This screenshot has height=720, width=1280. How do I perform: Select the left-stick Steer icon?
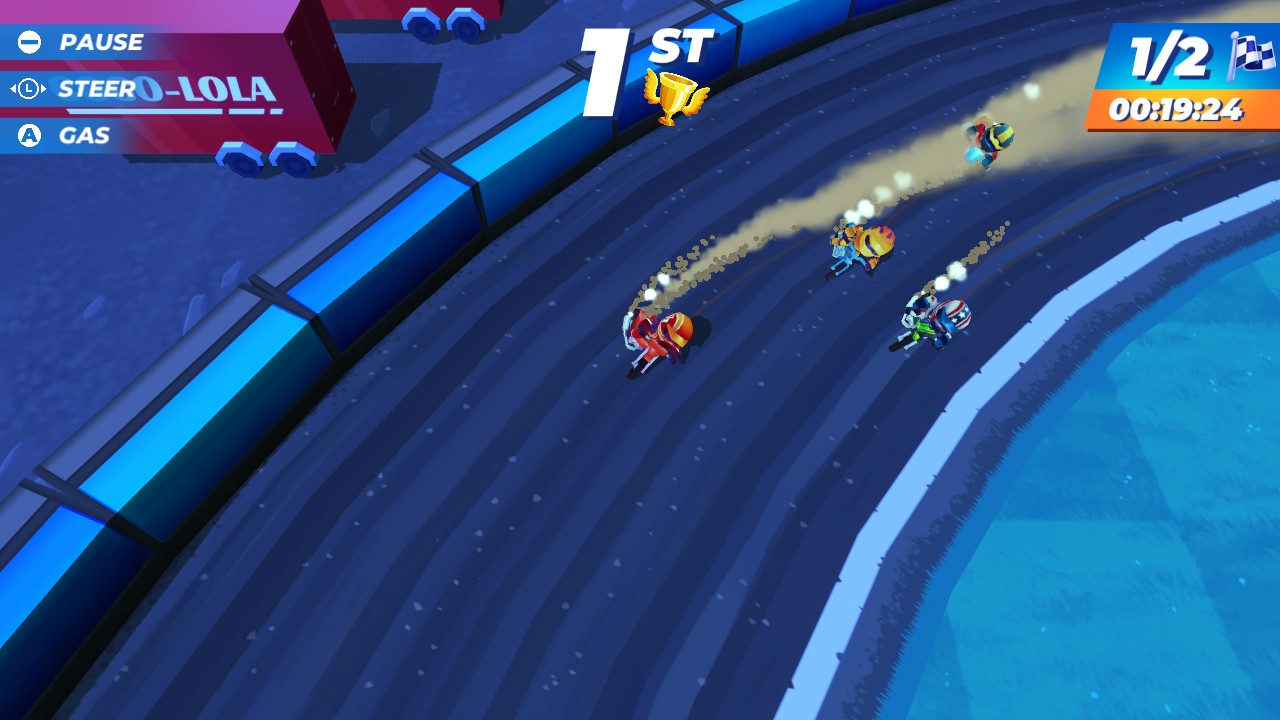tap(27, 89)
